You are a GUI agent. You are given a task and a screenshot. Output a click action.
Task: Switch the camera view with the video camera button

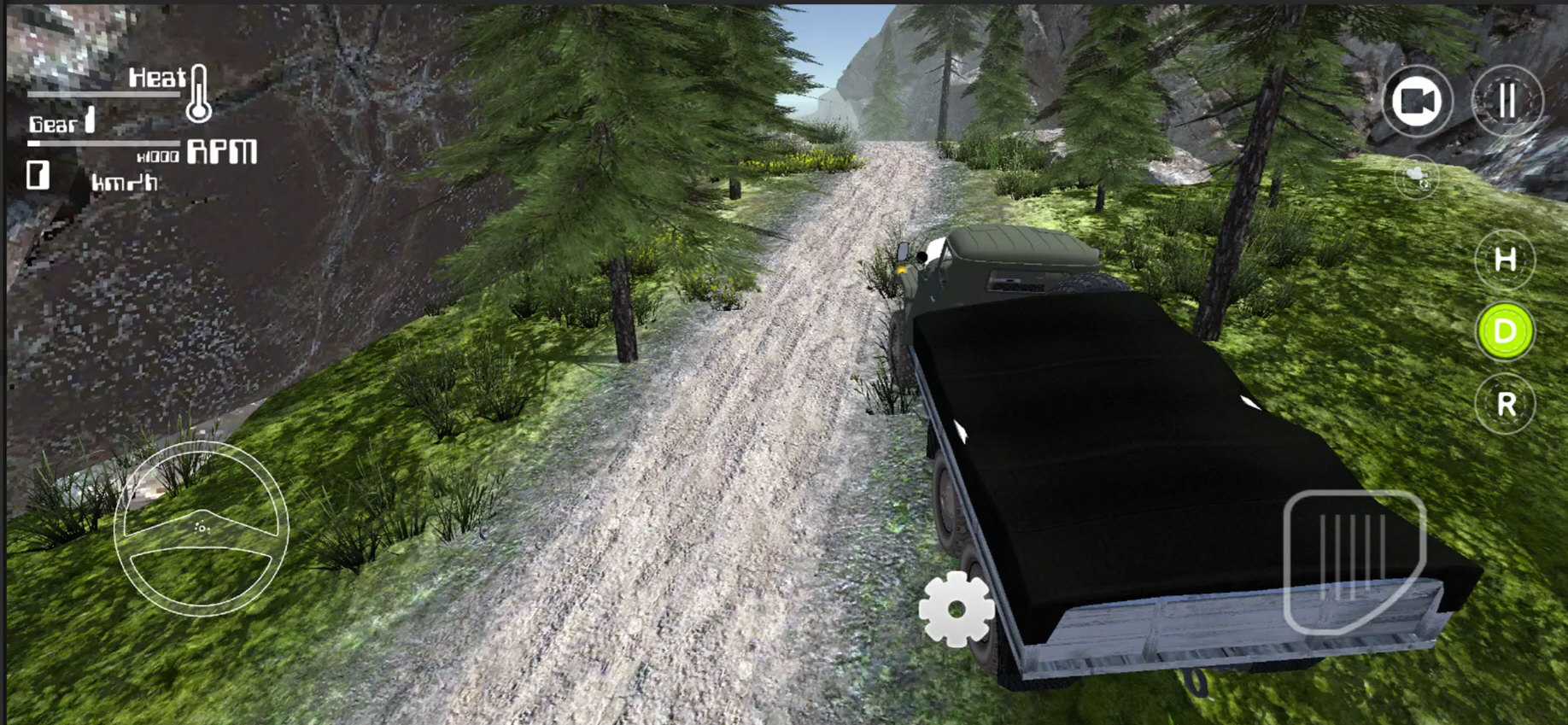coord(1416,102)
